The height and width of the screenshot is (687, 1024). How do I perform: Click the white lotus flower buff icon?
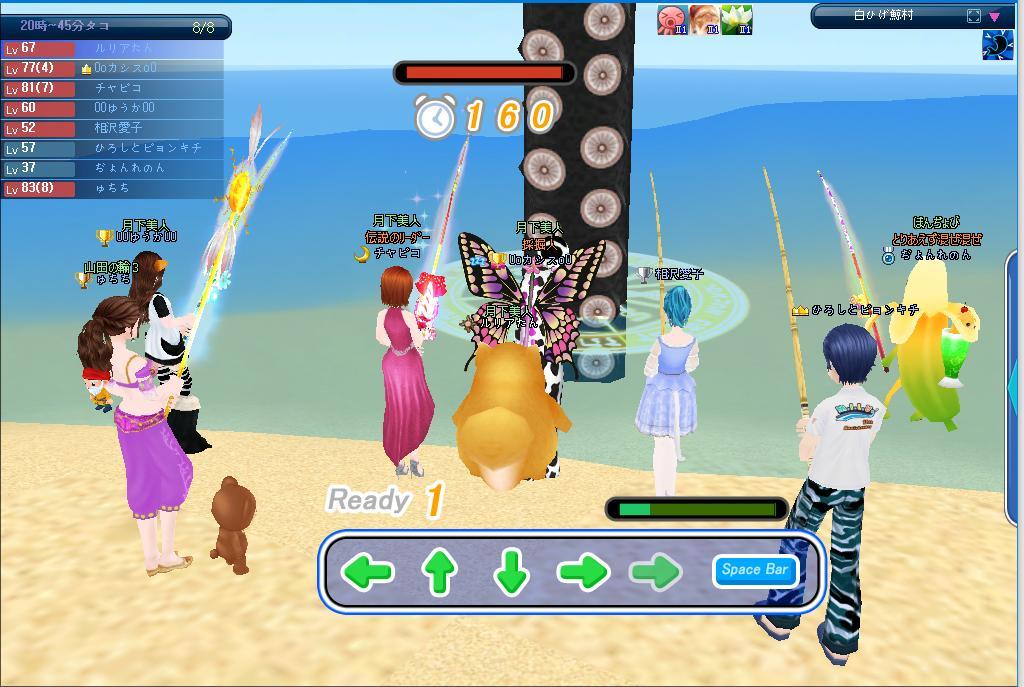point(736,20)
